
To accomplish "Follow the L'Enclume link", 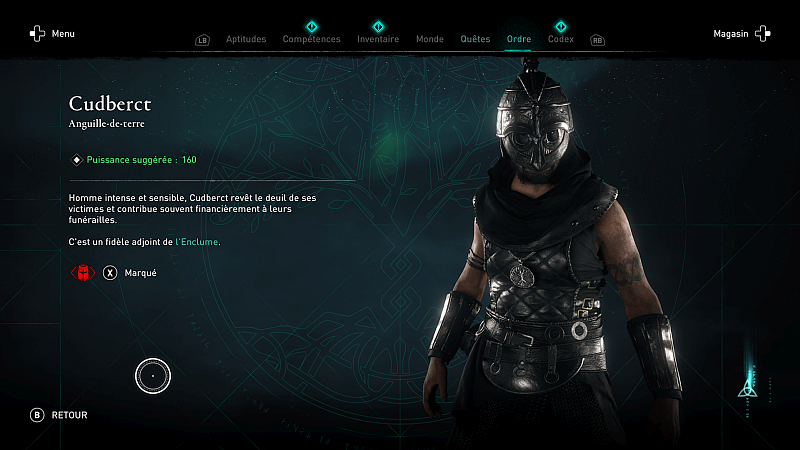I will click(198, 242).
